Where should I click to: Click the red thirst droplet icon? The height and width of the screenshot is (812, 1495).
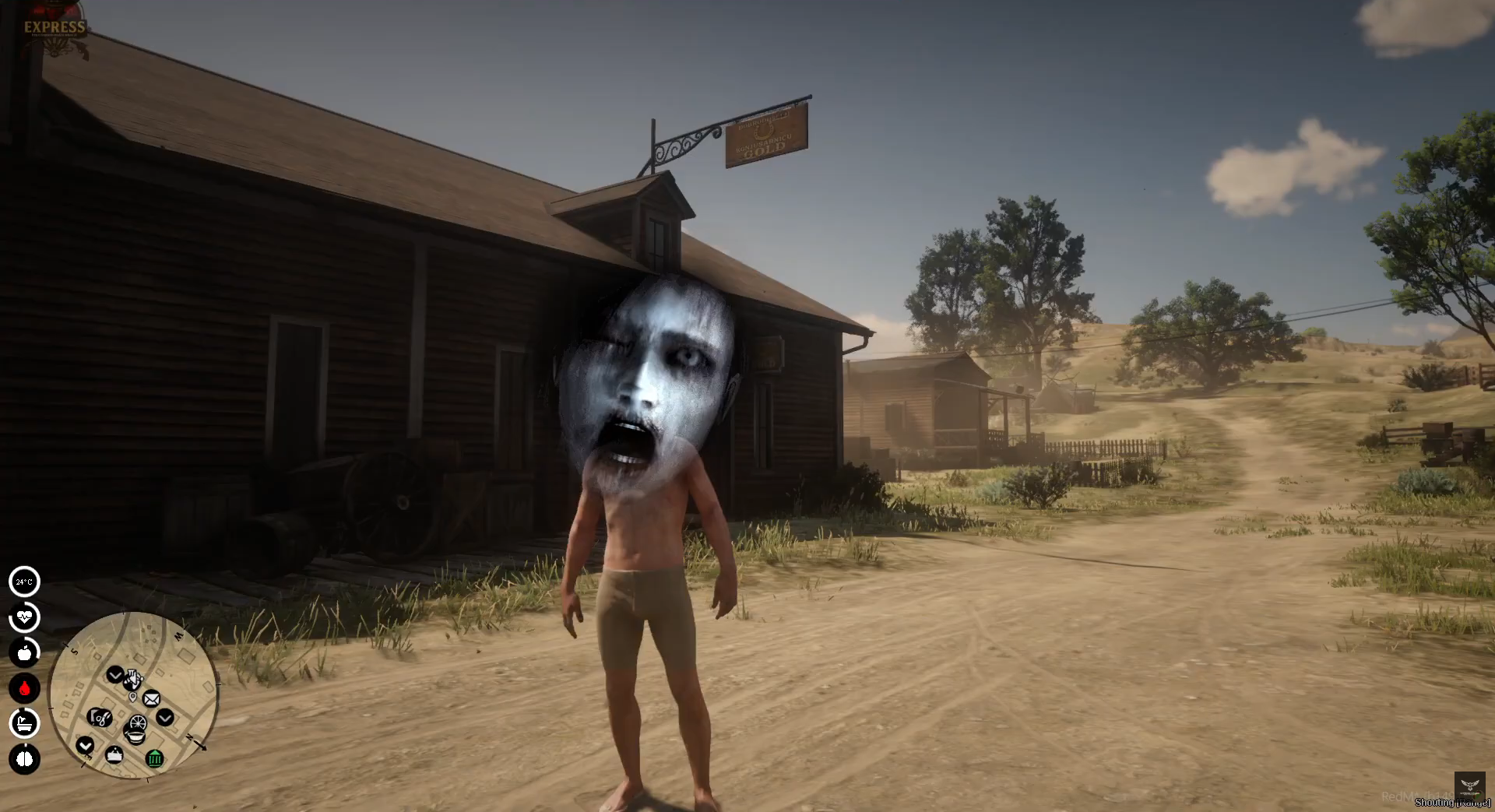tap(24, 688)
